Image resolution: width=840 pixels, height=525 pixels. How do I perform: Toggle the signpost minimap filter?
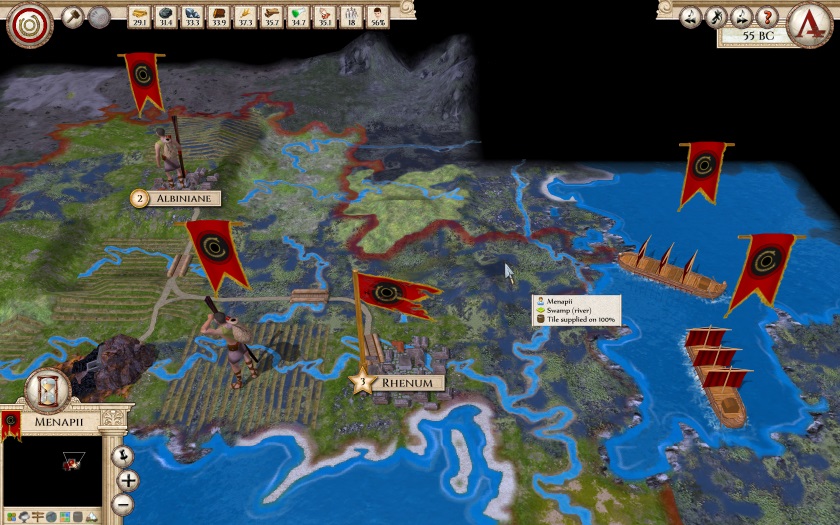(36, 515)
